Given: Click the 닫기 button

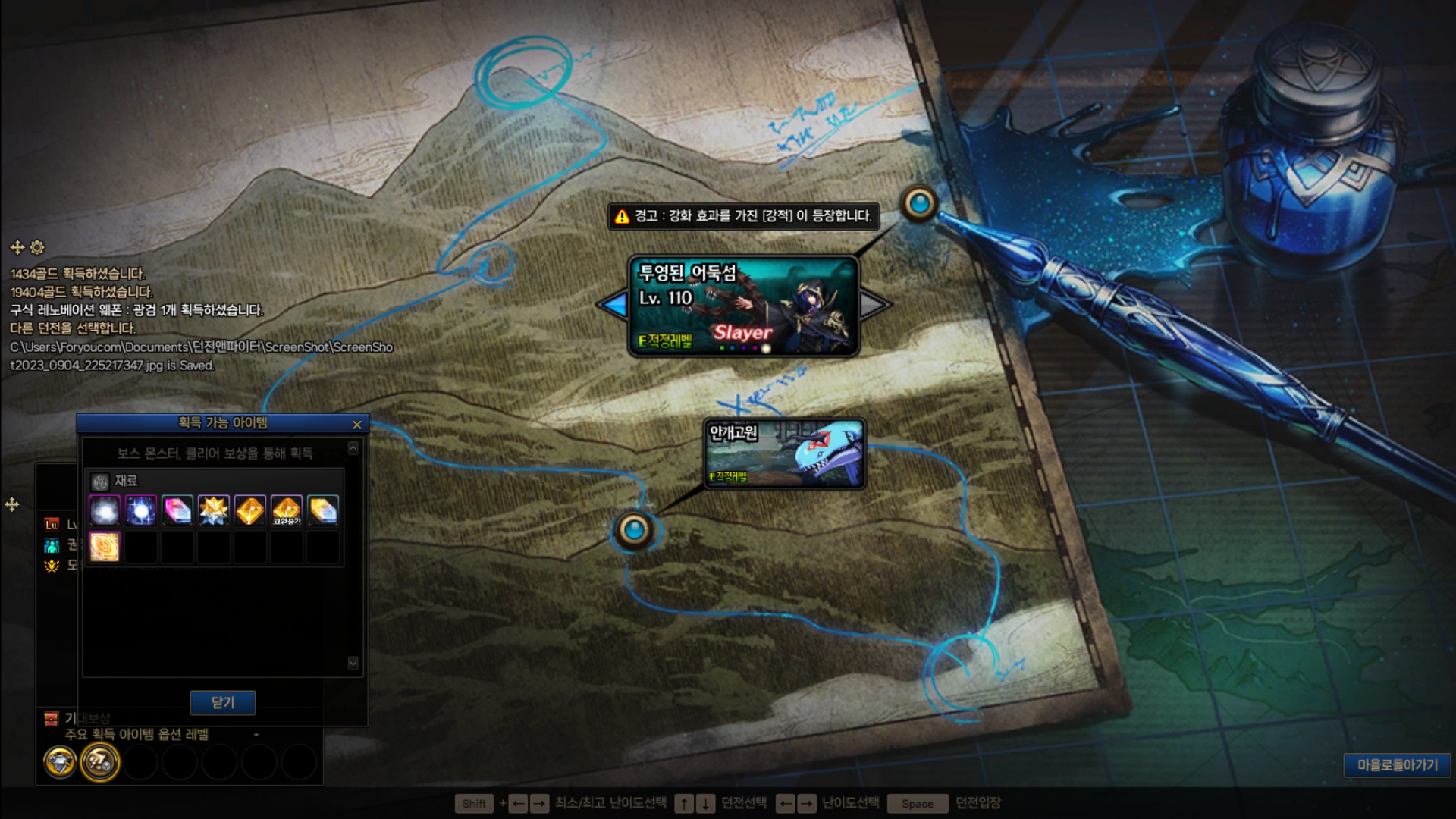Looking at the screenshot, I should (x=222, y=702).
